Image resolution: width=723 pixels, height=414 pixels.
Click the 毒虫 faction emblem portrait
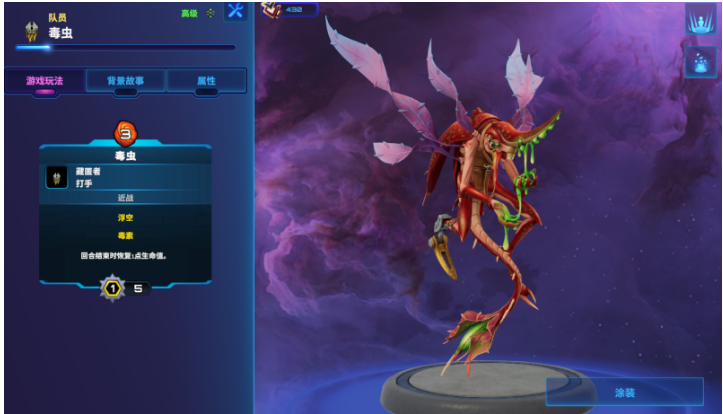pos(32,32)
